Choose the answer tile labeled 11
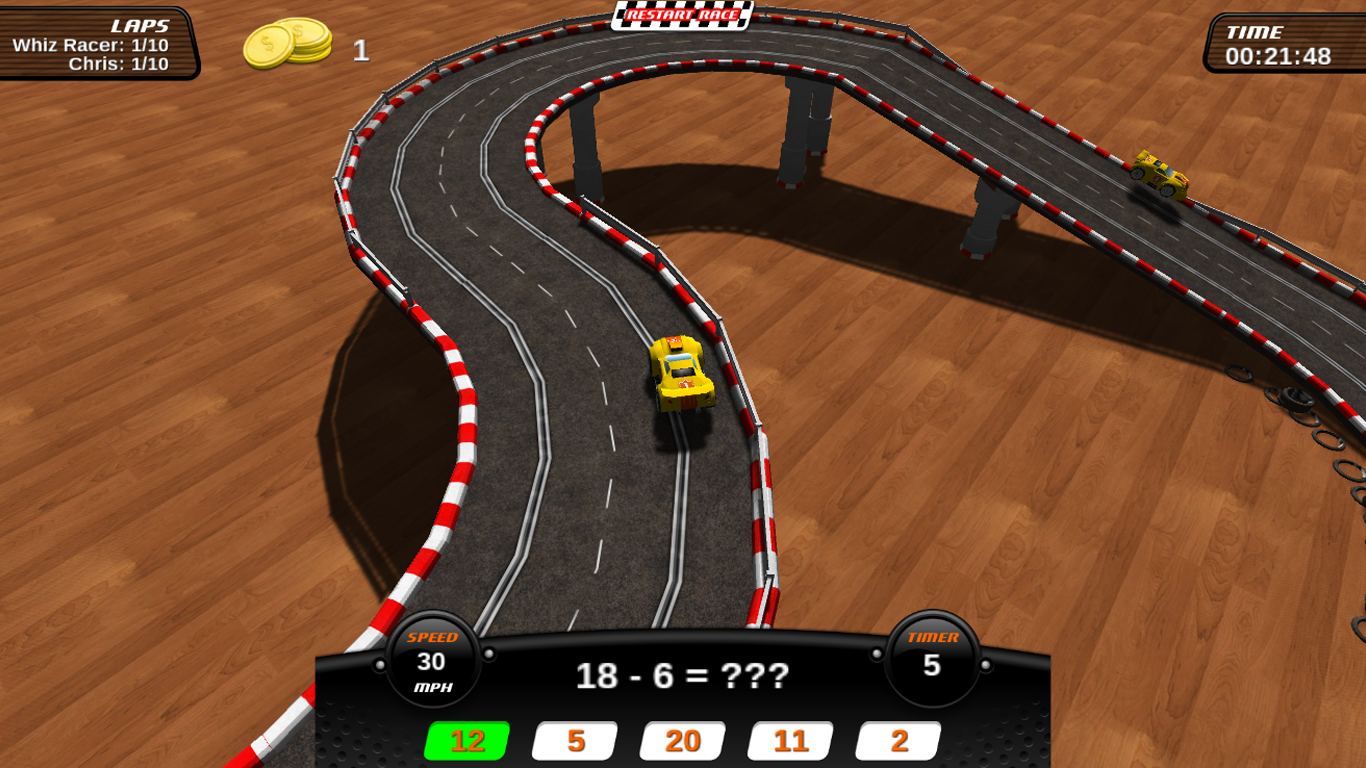Viewport: 1366px width, 768px height. point(791,741)
